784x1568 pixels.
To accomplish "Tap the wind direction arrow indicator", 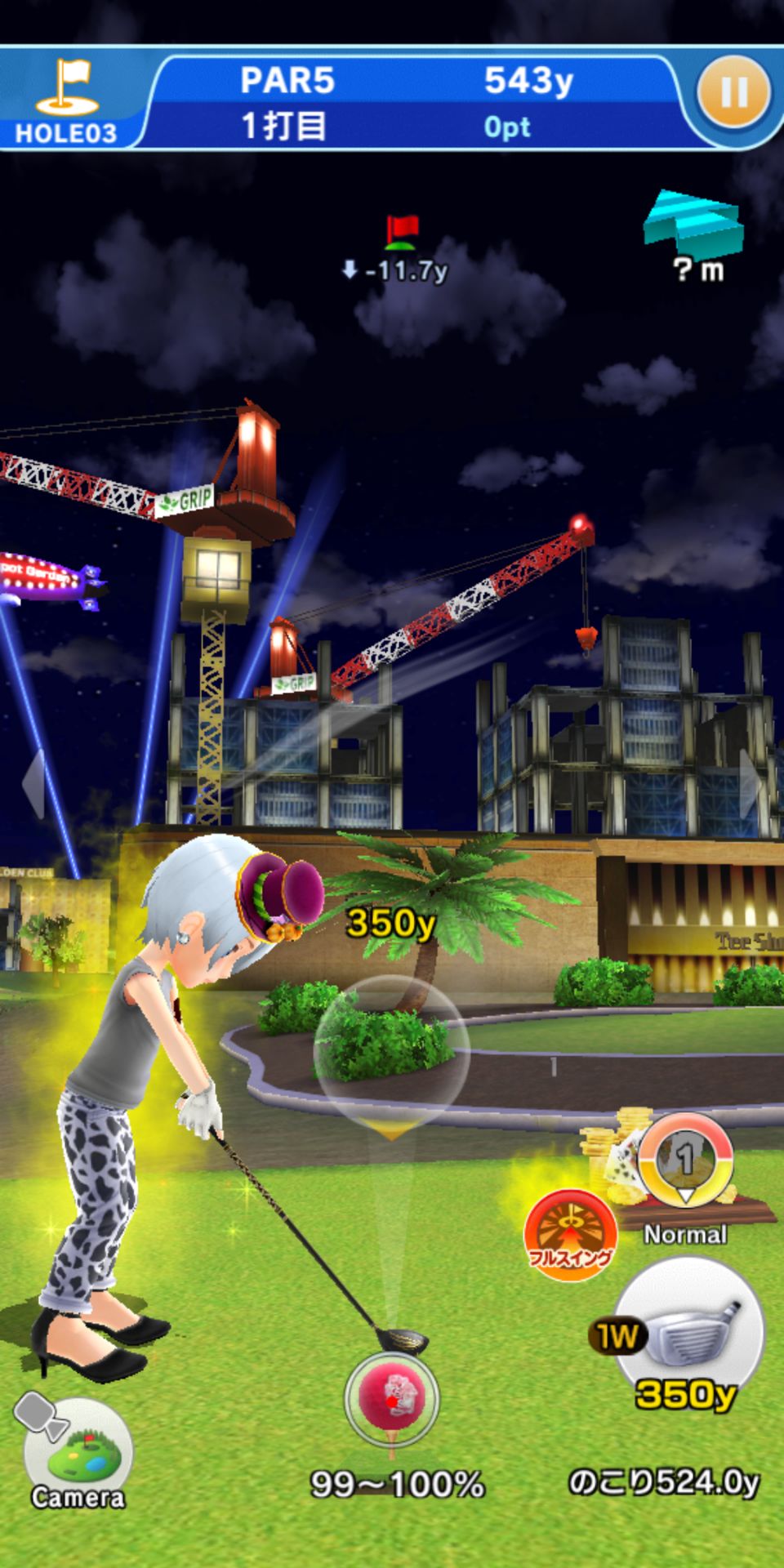I will [x=693, y=220].
